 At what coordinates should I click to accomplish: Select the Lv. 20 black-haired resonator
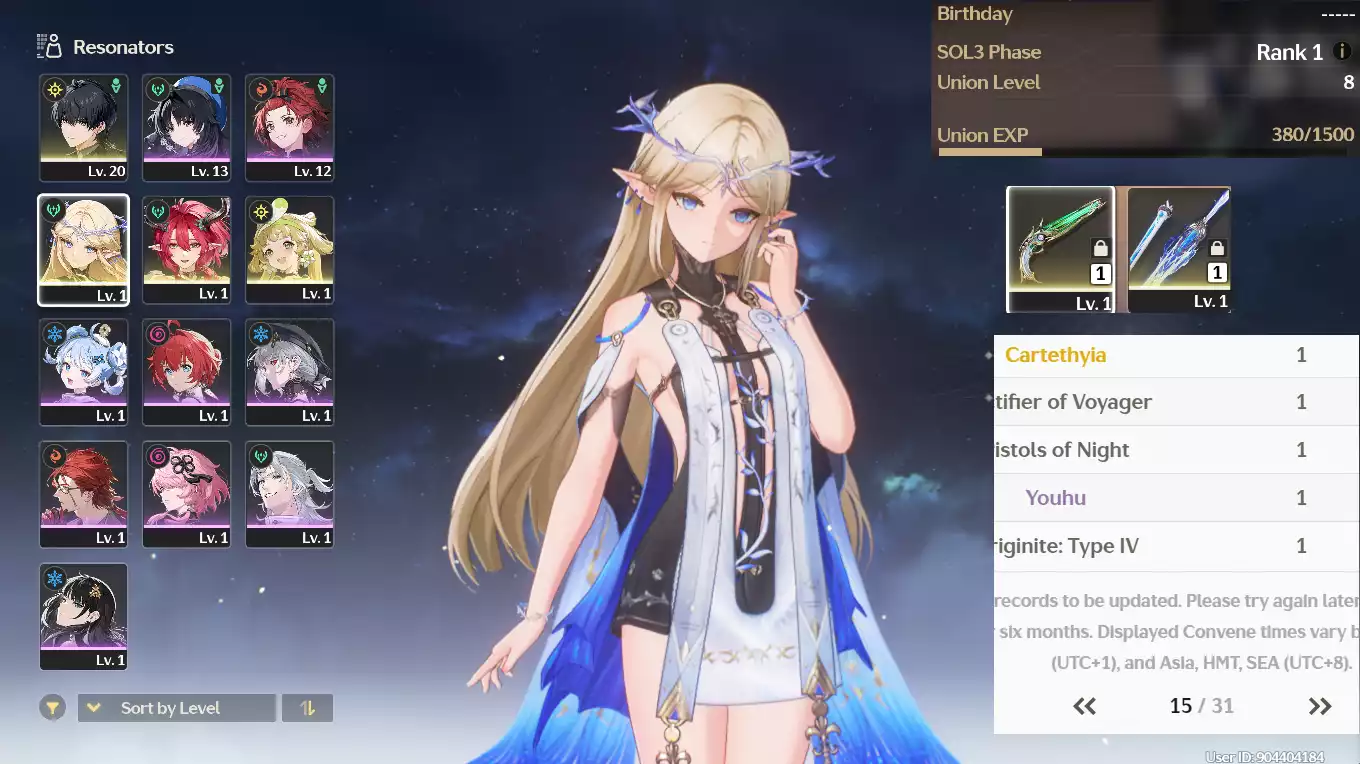pyautogui.click(x=84, y=127)
